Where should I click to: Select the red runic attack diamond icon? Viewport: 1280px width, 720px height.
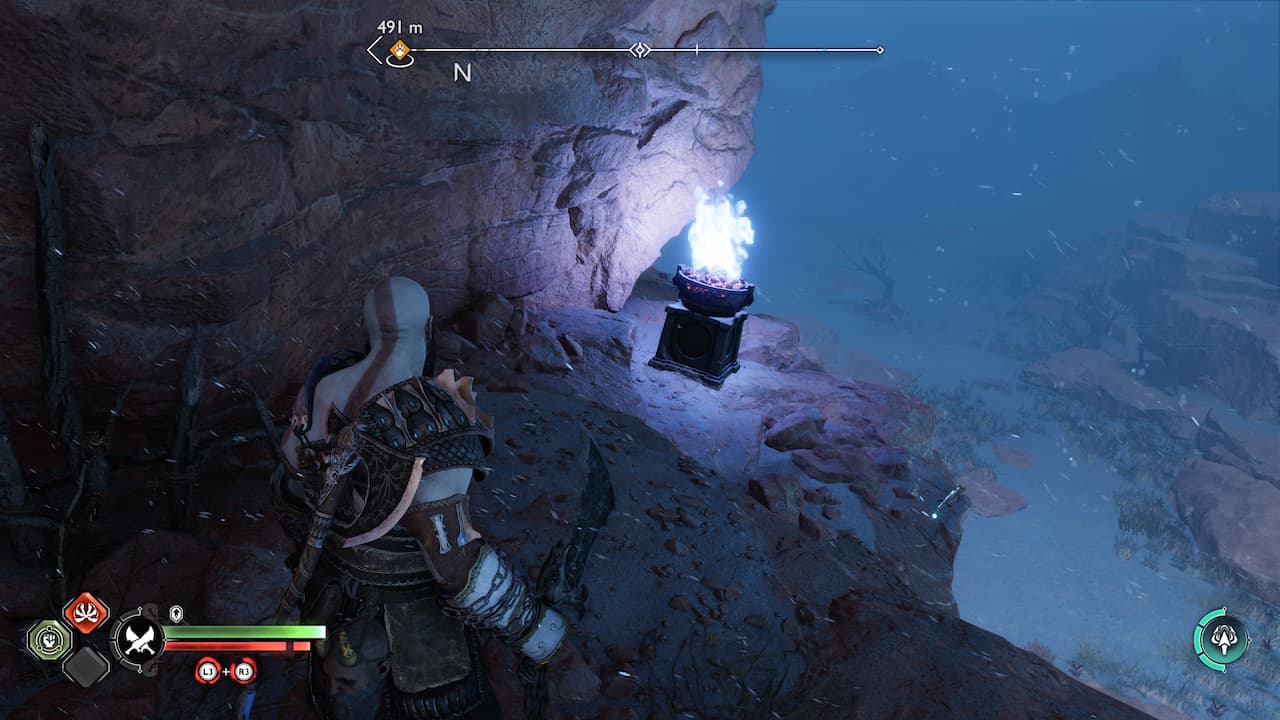pos(86,613)
